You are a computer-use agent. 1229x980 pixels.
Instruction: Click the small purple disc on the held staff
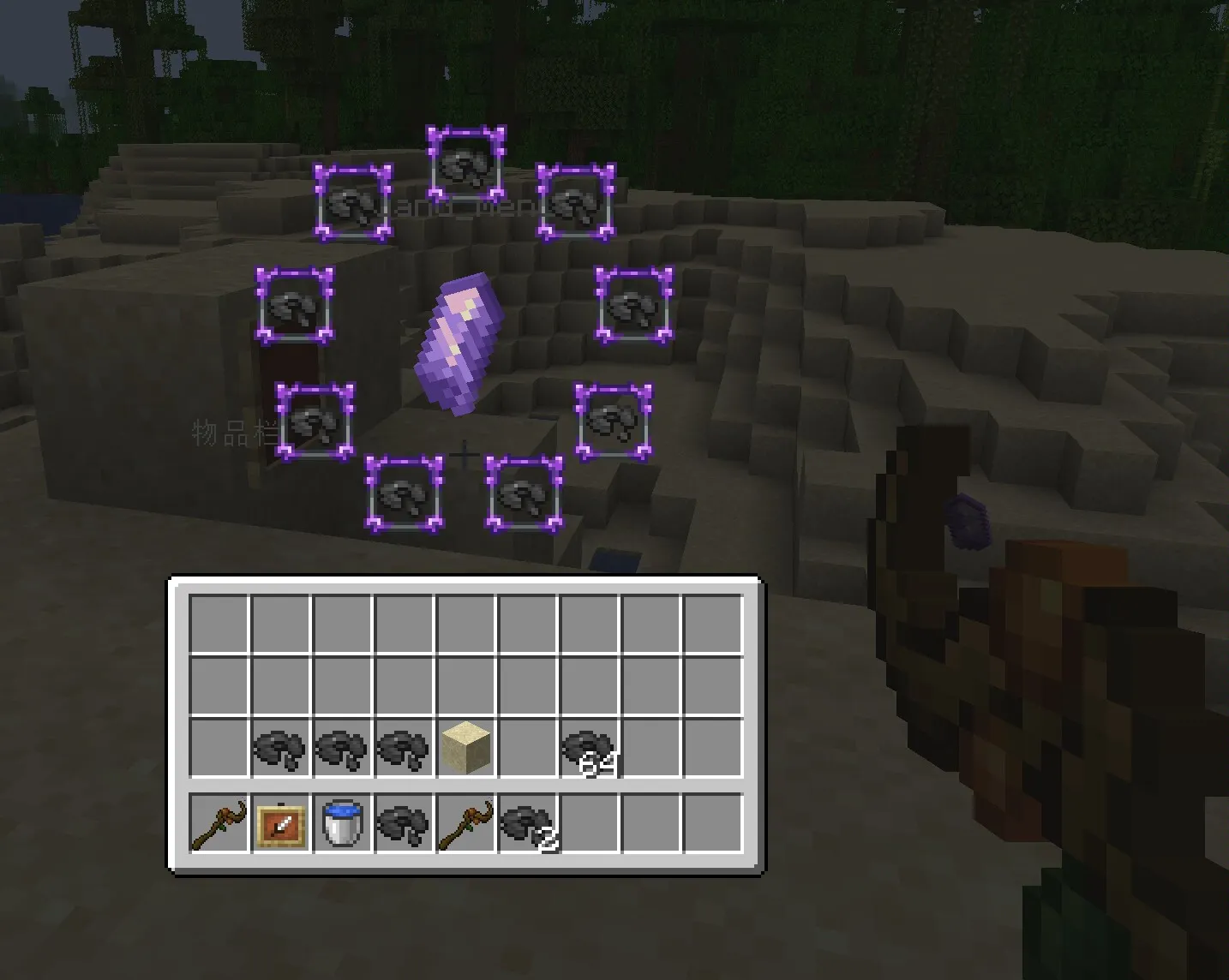coord(967,521)
